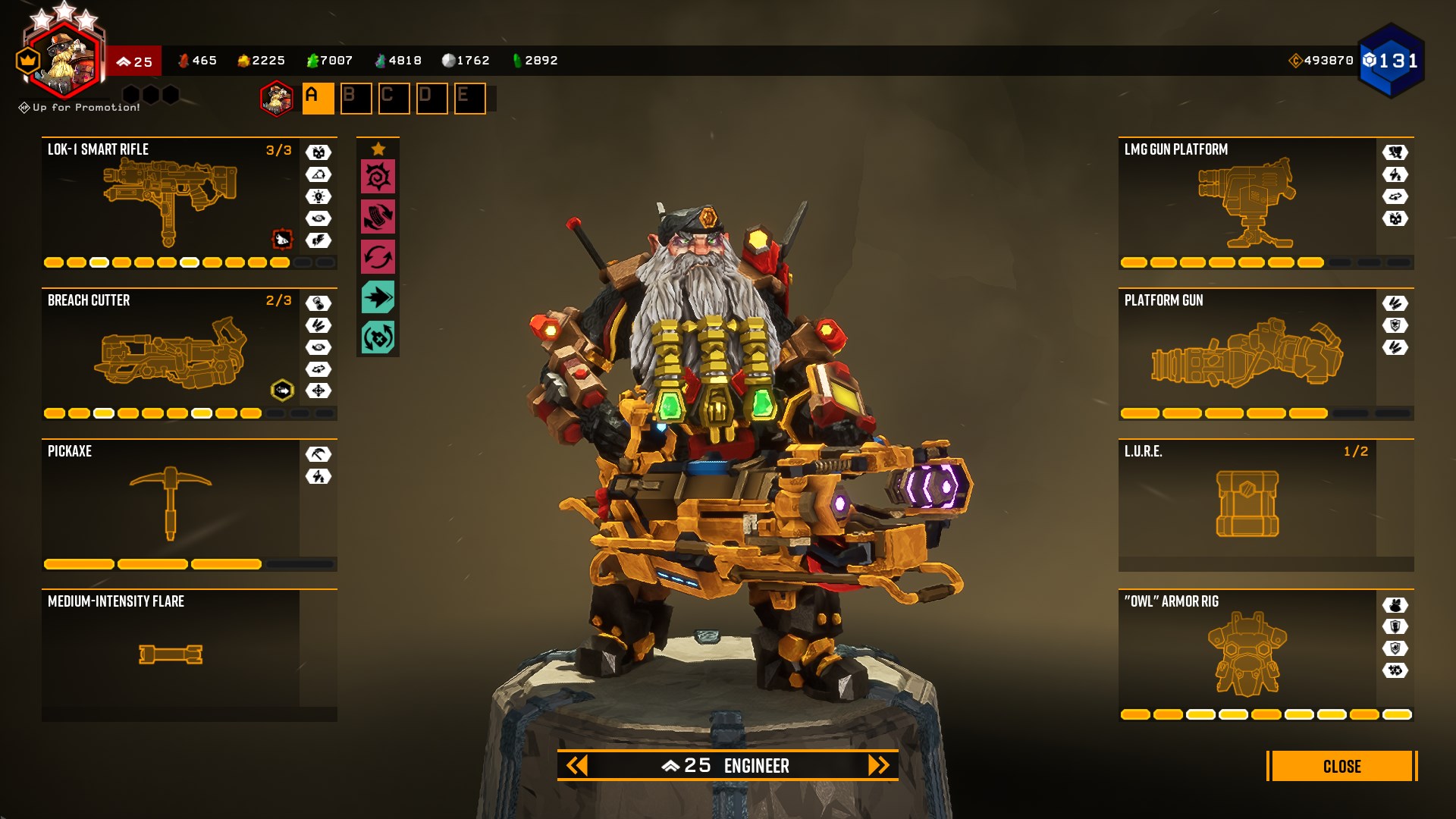Switch to the previous dwarf class

577,765
